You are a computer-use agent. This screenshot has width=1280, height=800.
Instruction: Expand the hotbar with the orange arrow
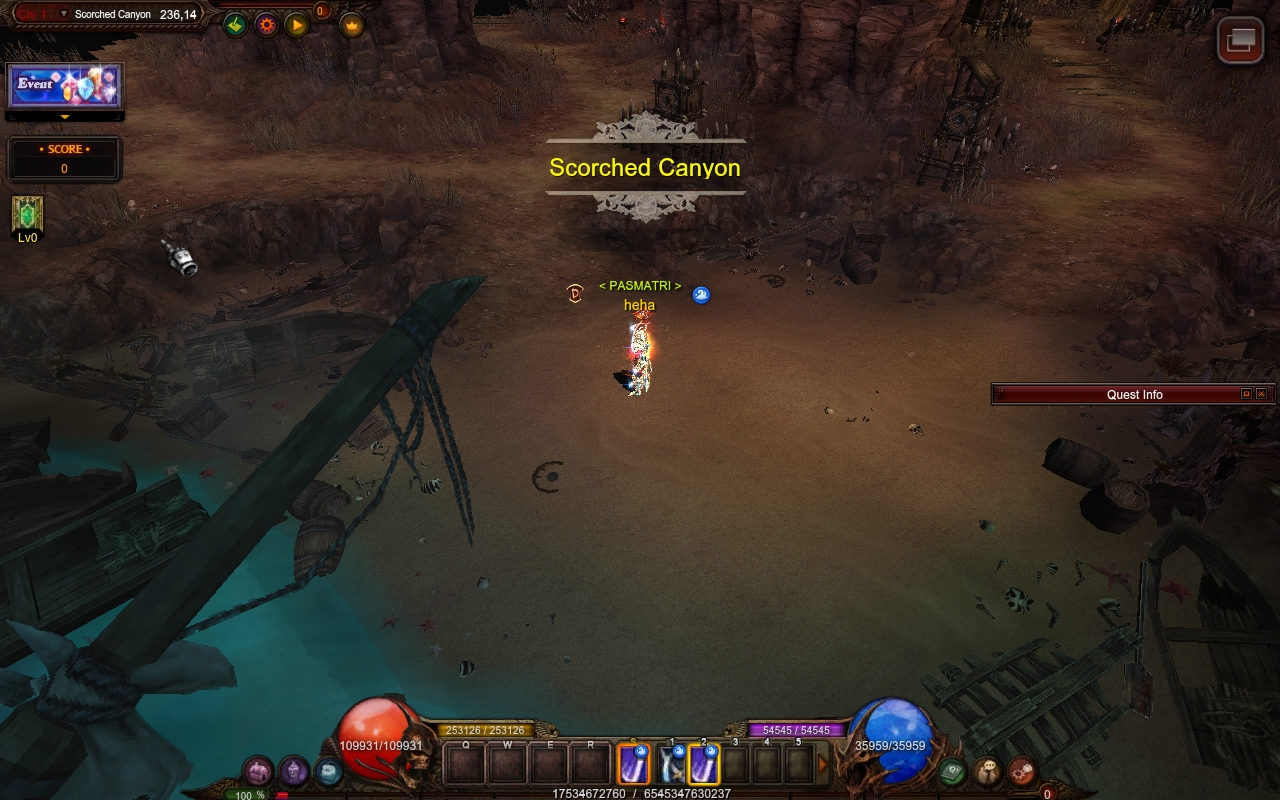(x=823, y=765)
